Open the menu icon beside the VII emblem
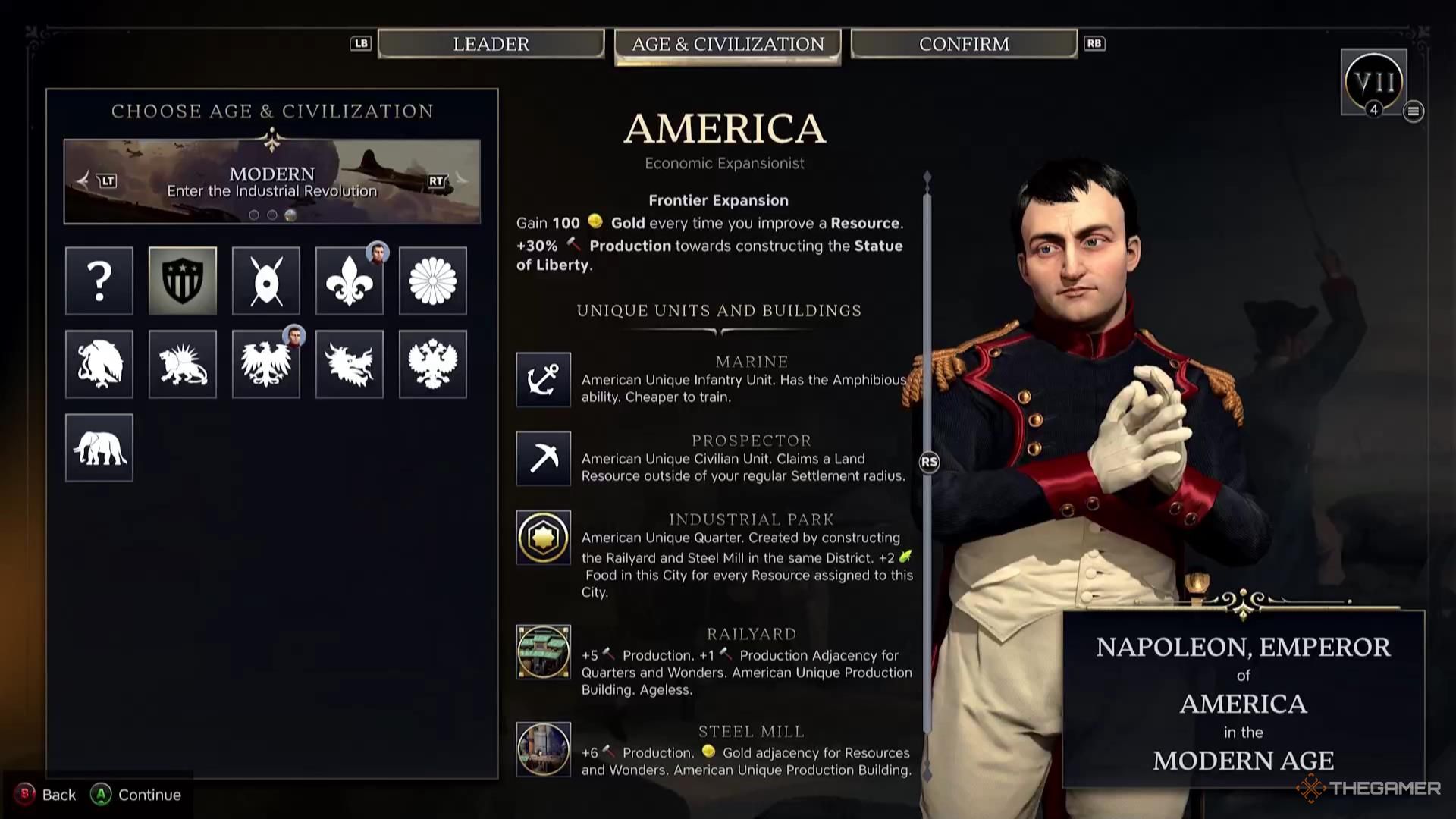This screenshot has width=1456, height=819. pos(1413,111)
